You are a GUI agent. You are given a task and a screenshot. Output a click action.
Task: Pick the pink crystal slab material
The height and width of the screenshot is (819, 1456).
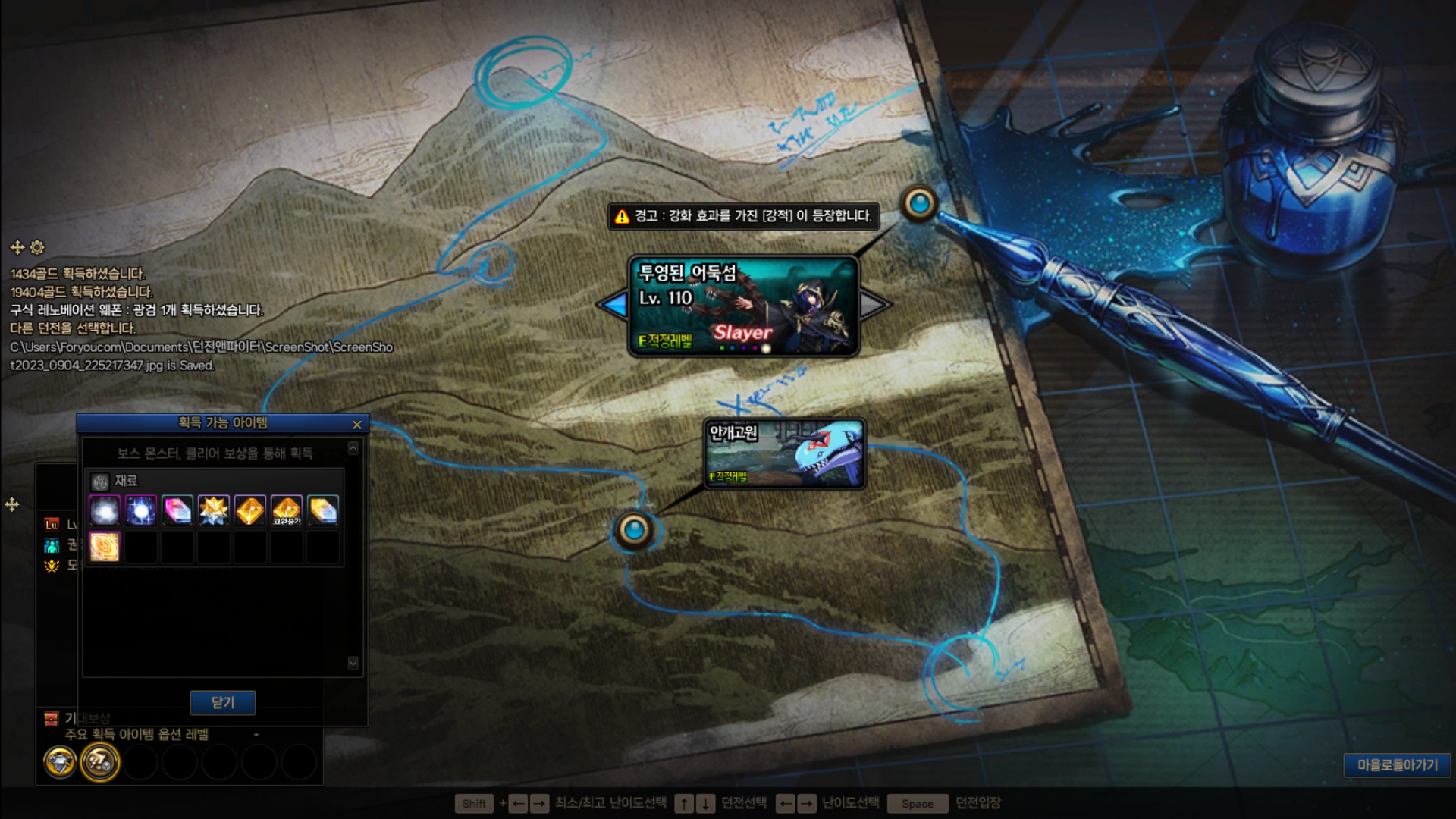click(x=177, y=510)
